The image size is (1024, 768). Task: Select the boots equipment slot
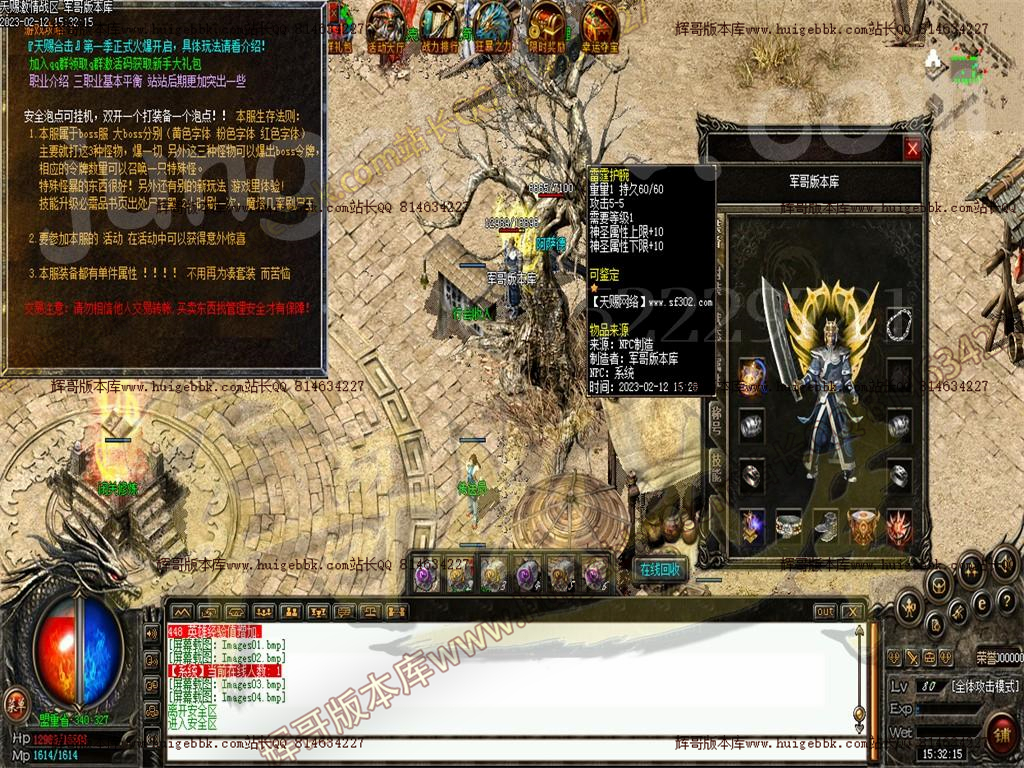coord(825,524)
